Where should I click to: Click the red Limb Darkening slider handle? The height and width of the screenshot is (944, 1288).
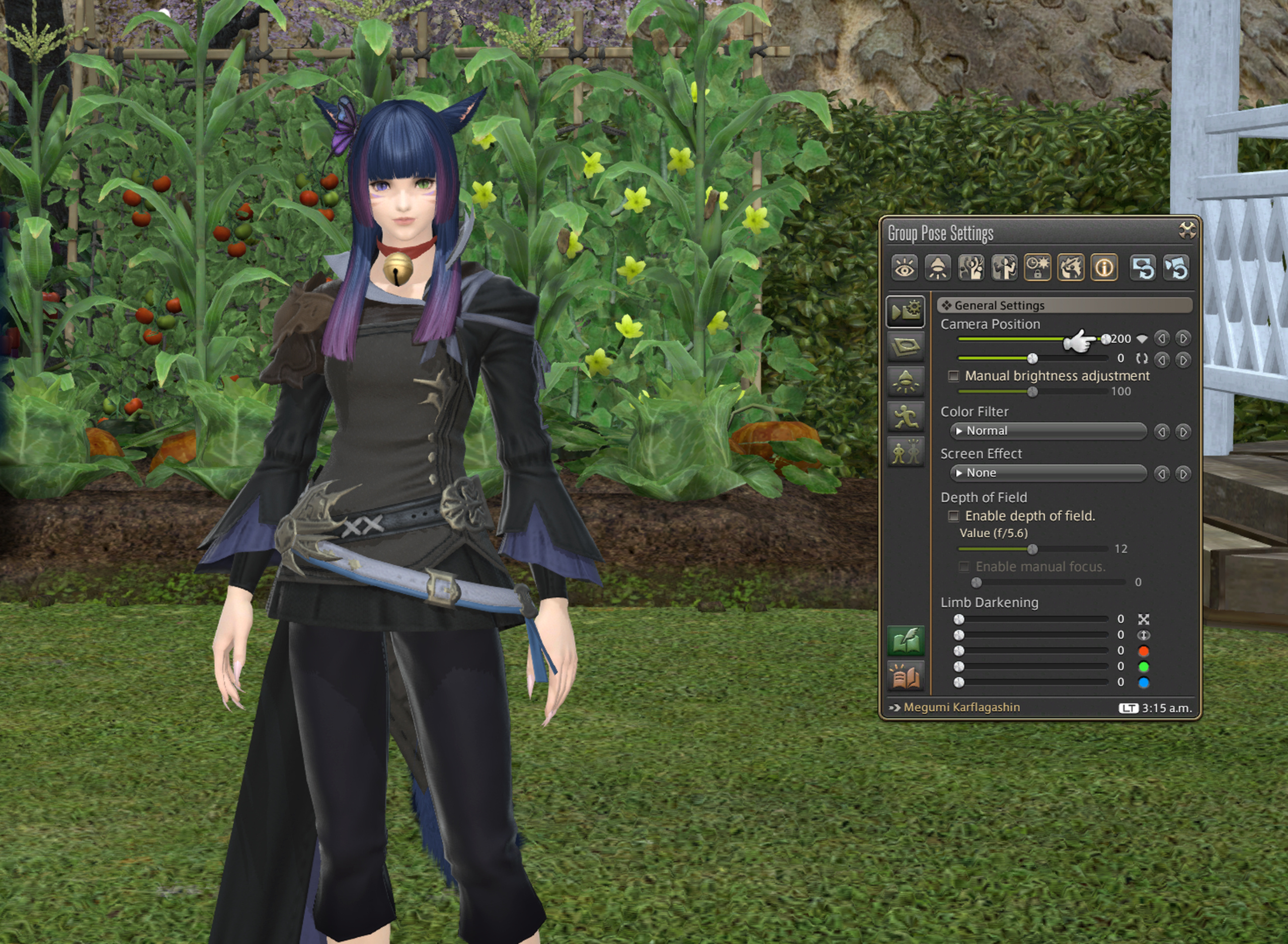(x=959, y=651)
